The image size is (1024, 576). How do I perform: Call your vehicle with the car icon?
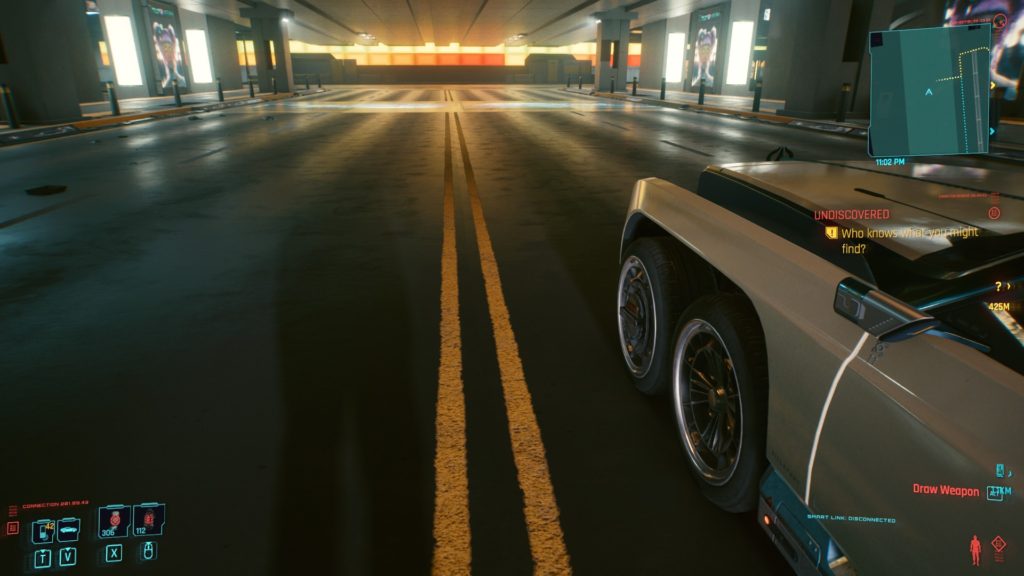(69, 529)
